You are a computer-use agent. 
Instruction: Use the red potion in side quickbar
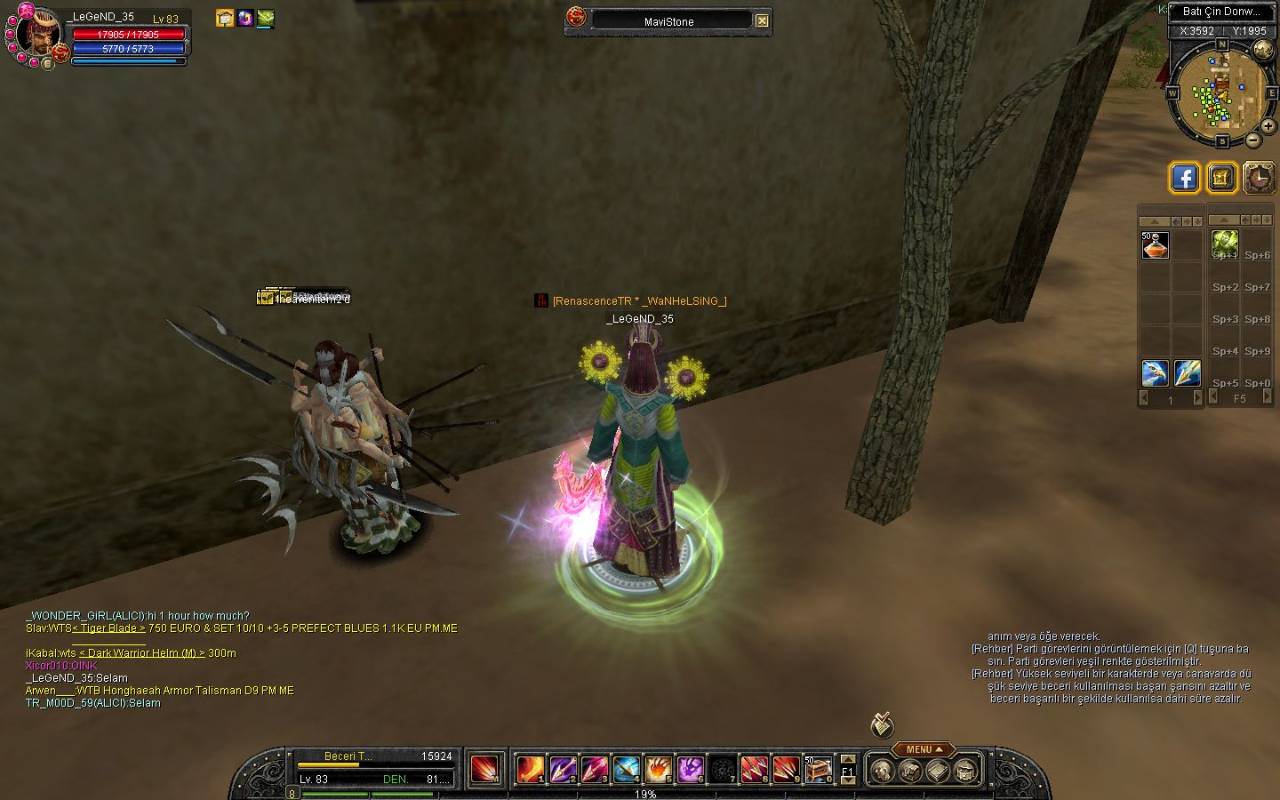tap(1155, 245)
